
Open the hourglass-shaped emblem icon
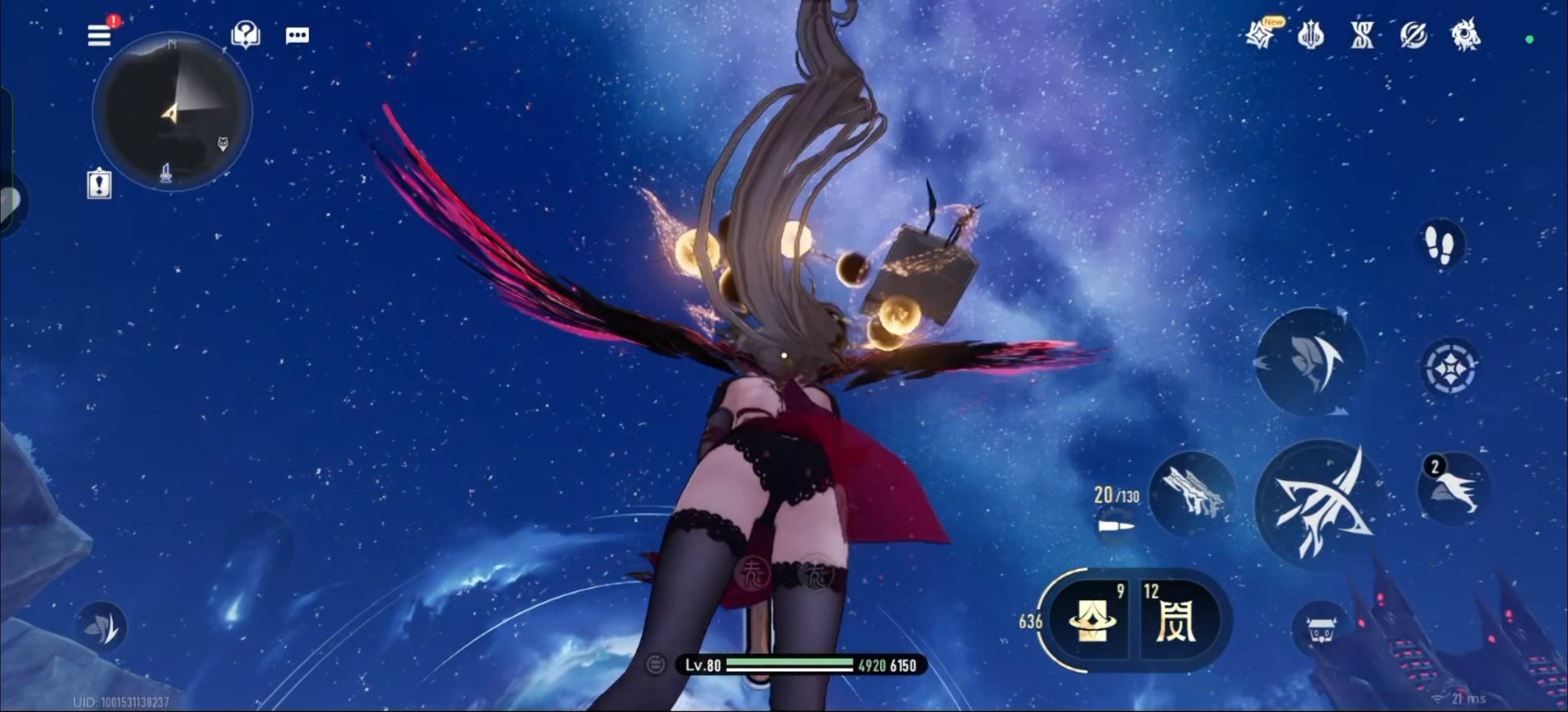pos(1362,35)
